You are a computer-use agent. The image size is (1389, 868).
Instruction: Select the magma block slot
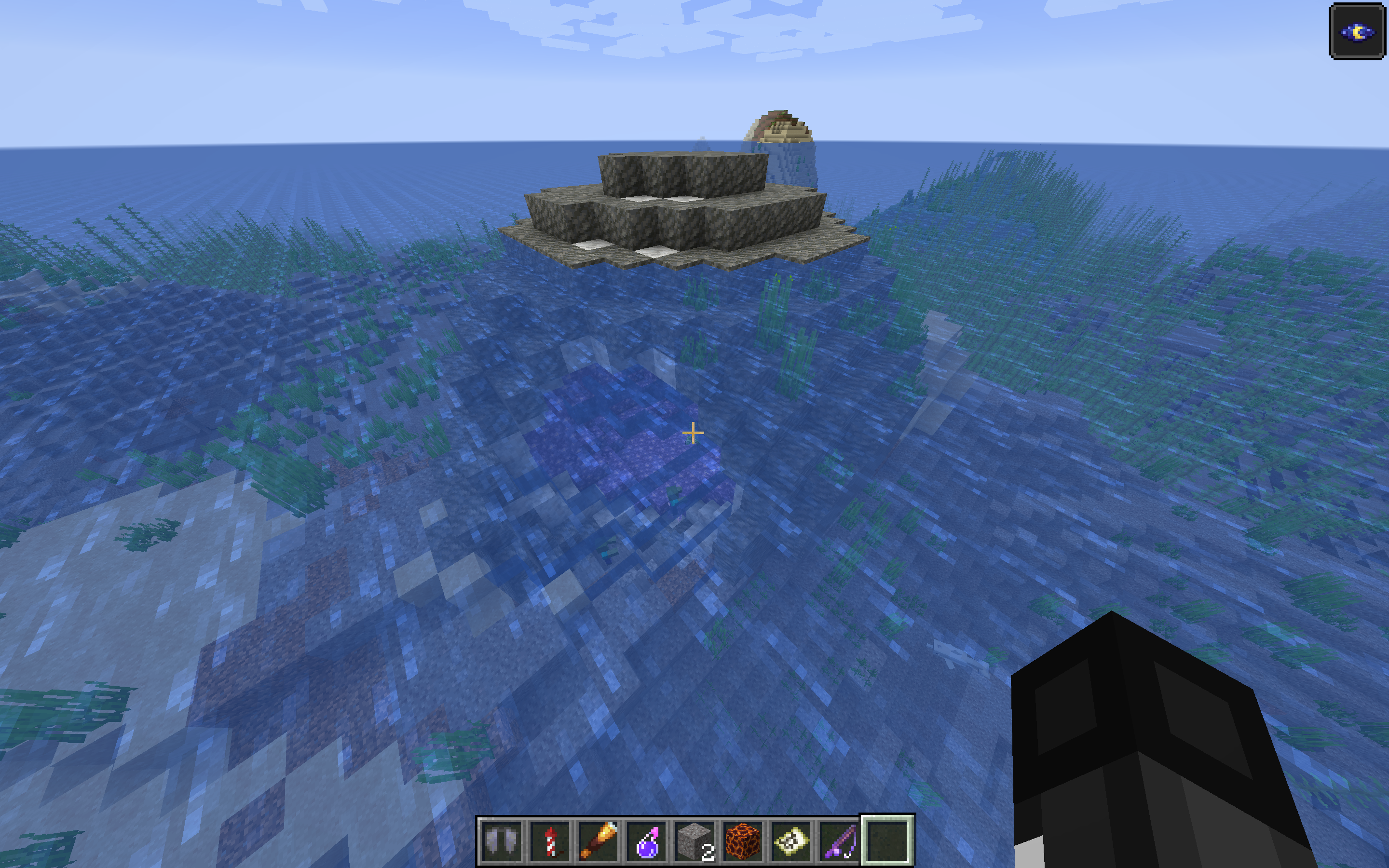click(743, 841)
